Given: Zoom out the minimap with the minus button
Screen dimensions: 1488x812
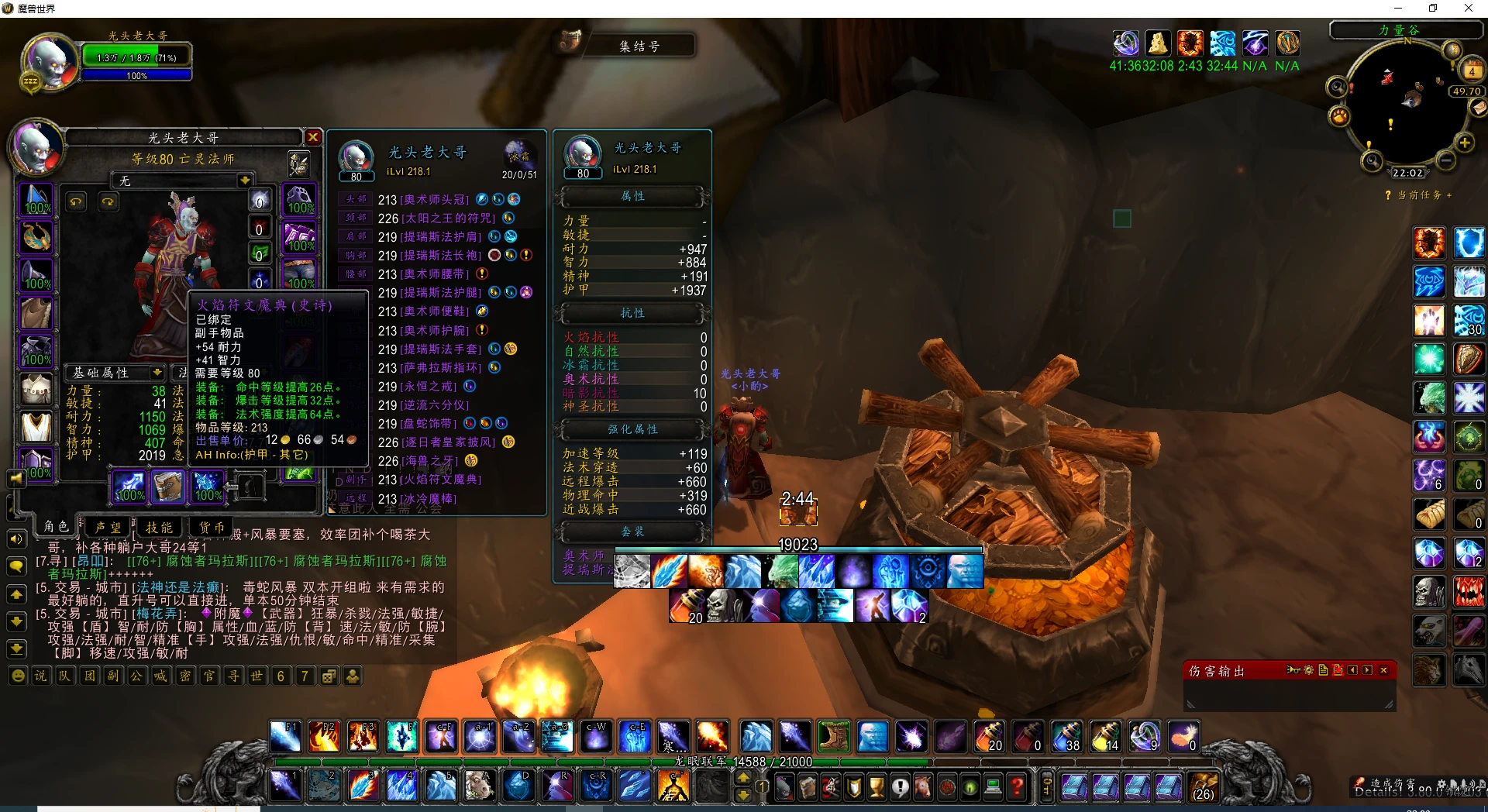Looking at the screenshot, I should [x=1445, y=160].
